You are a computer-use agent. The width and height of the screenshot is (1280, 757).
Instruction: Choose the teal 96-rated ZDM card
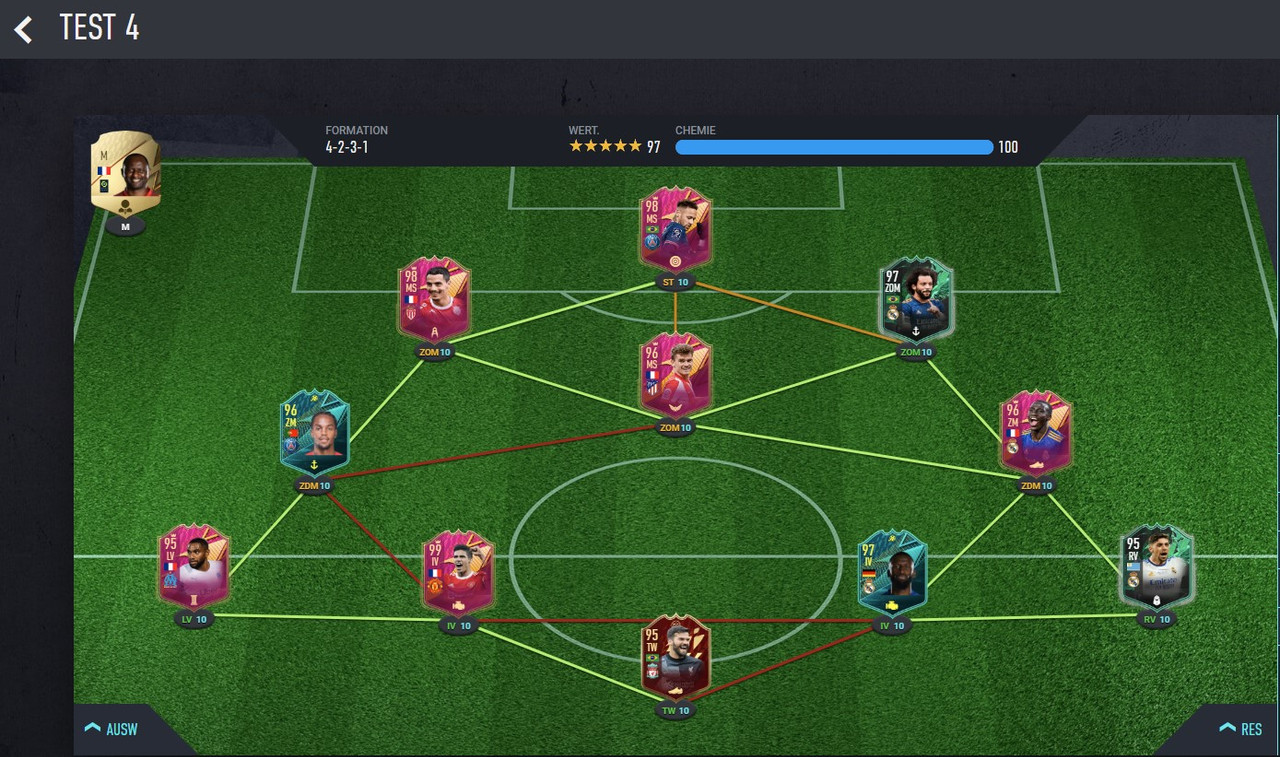coord(315,433)
